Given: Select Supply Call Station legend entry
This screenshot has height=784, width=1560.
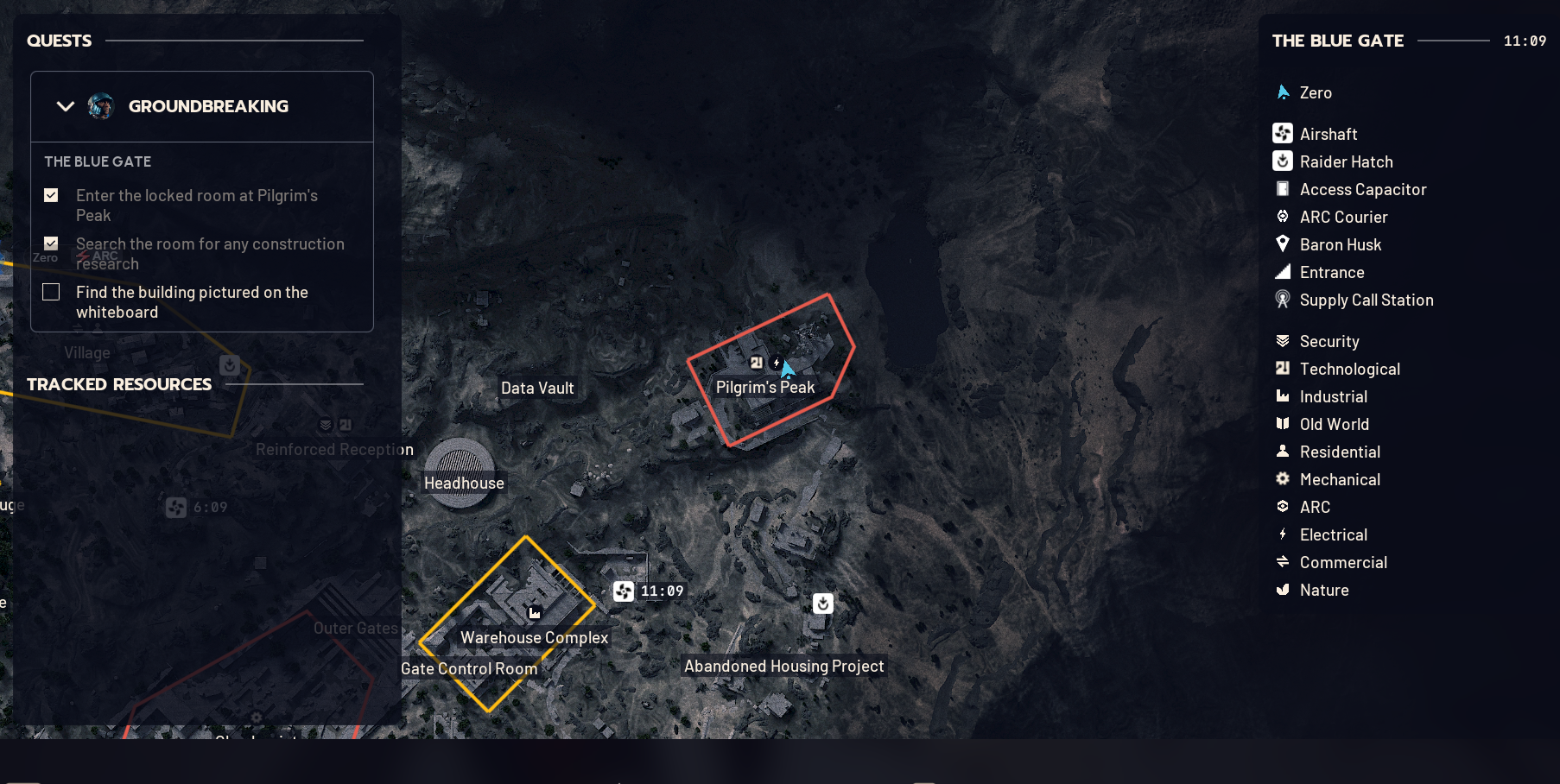Looking at the screenshot, I should point(1366,300).
